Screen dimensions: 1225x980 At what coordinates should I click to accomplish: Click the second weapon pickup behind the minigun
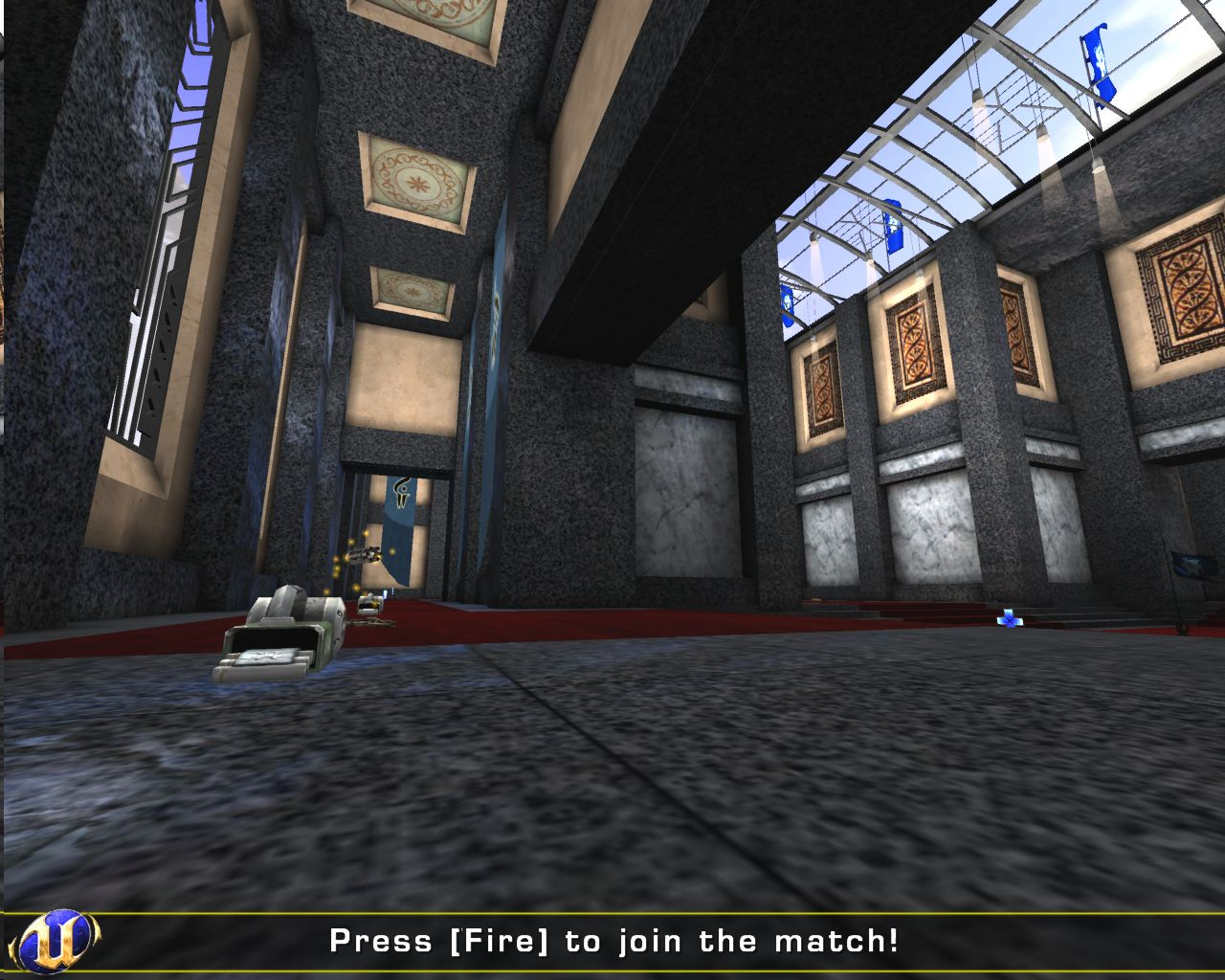[368, 603]
